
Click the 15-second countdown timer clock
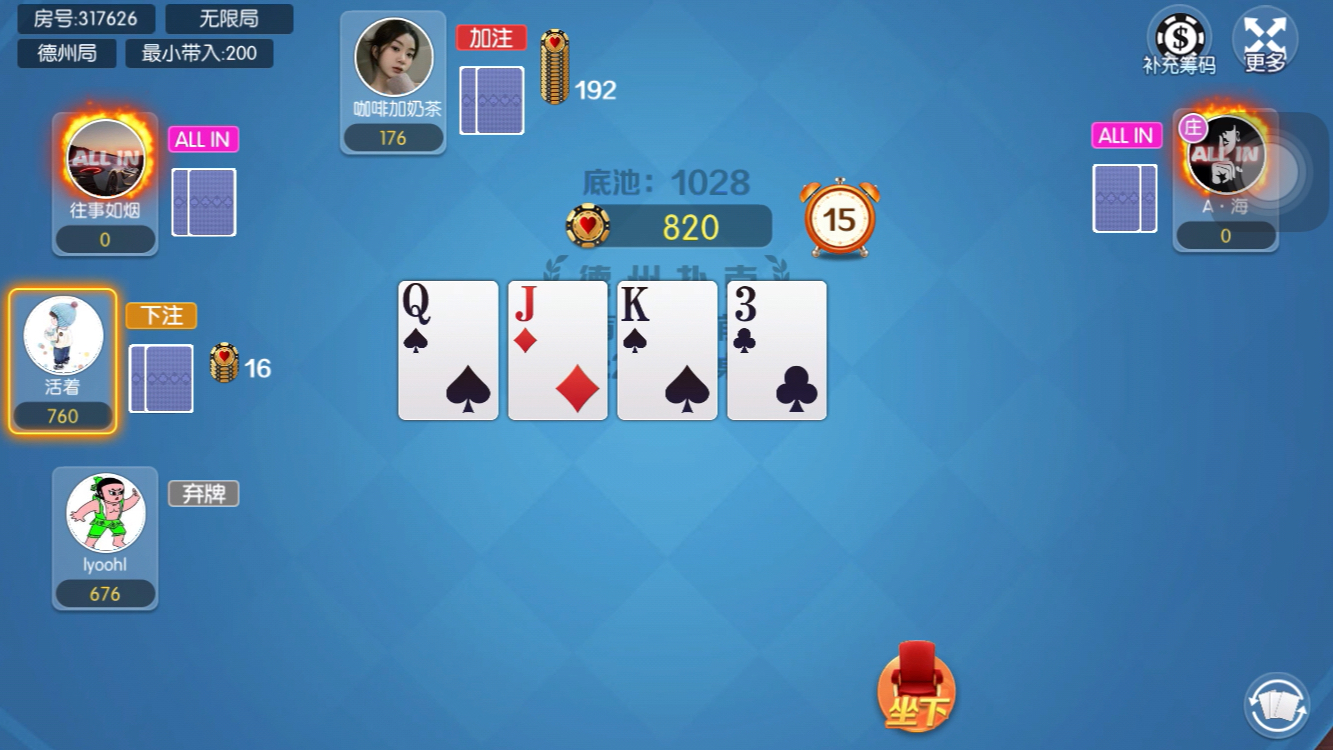point(840,217)
